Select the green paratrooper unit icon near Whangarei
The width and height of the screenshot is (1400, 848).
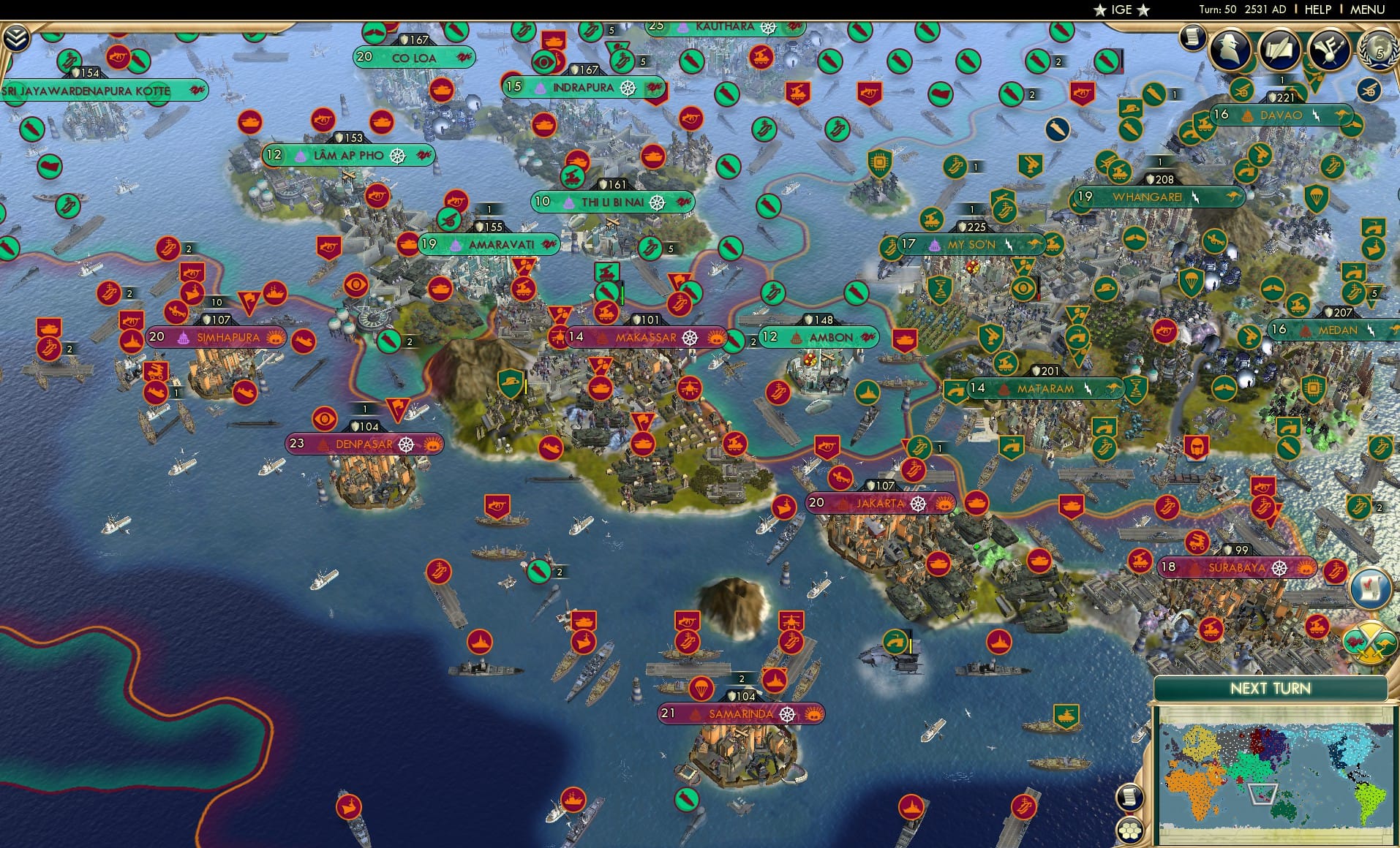(1192, 283)
